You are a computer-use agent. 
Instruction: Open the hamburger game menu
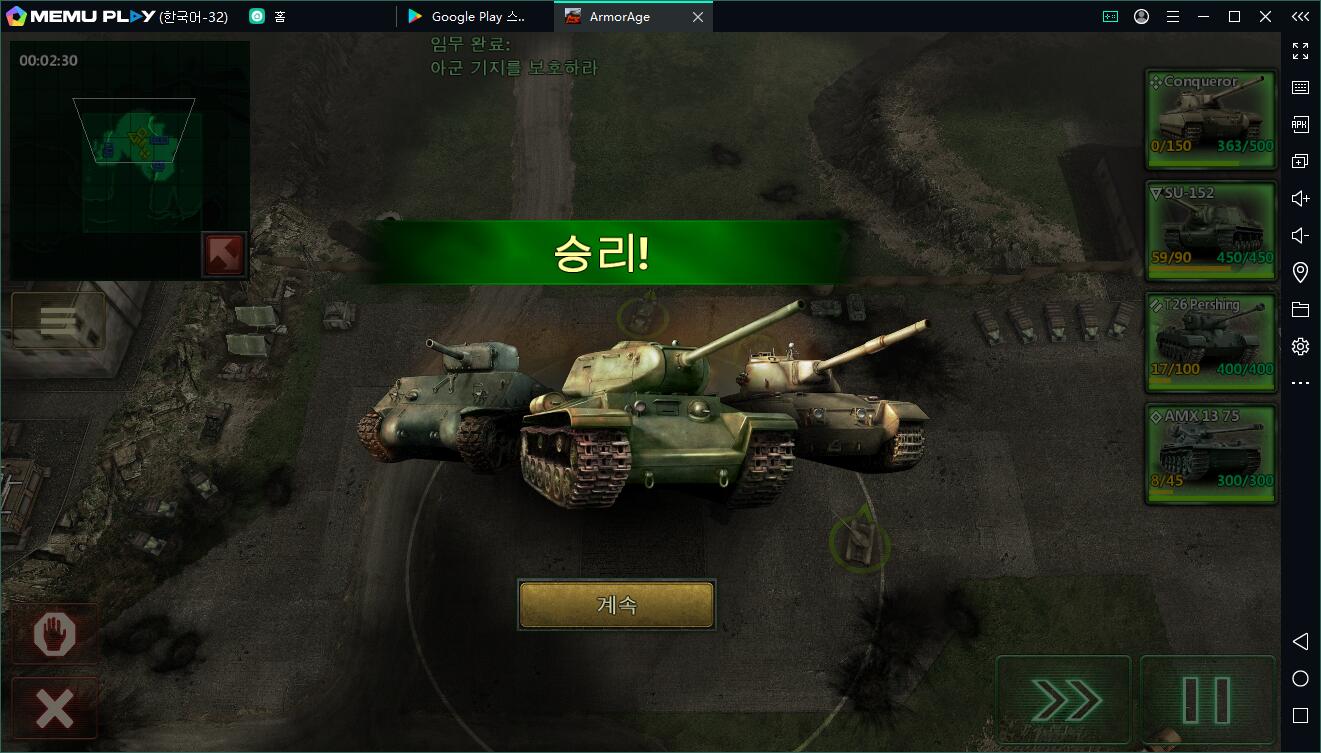pos(58,321)
